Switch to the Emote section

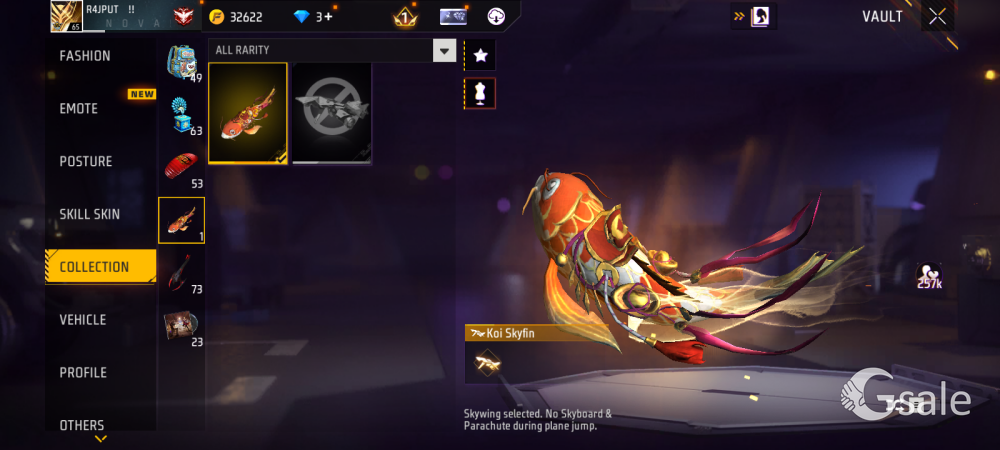(79, 109)
